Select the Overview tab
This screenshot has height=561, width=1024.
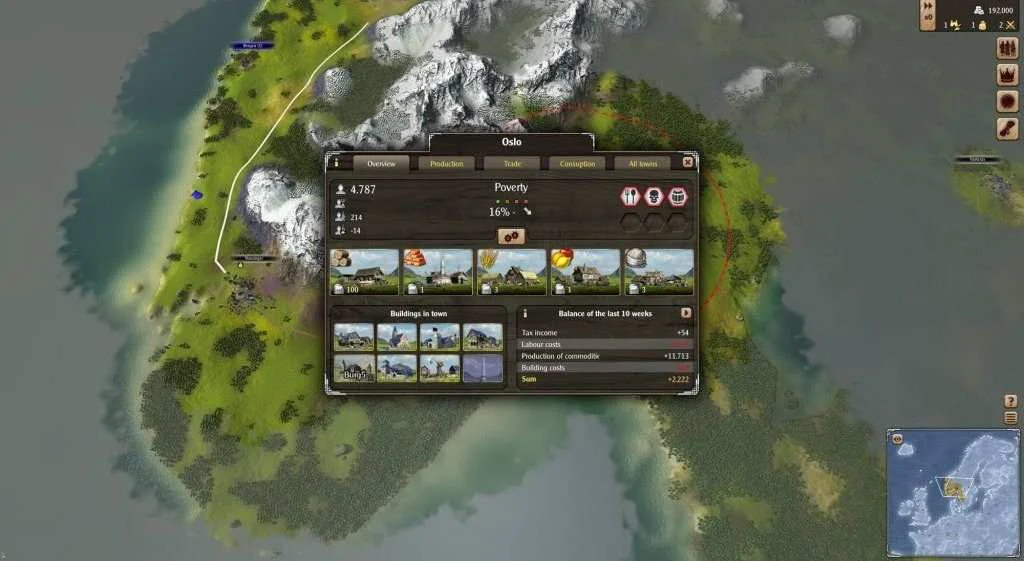coord(381,163)
